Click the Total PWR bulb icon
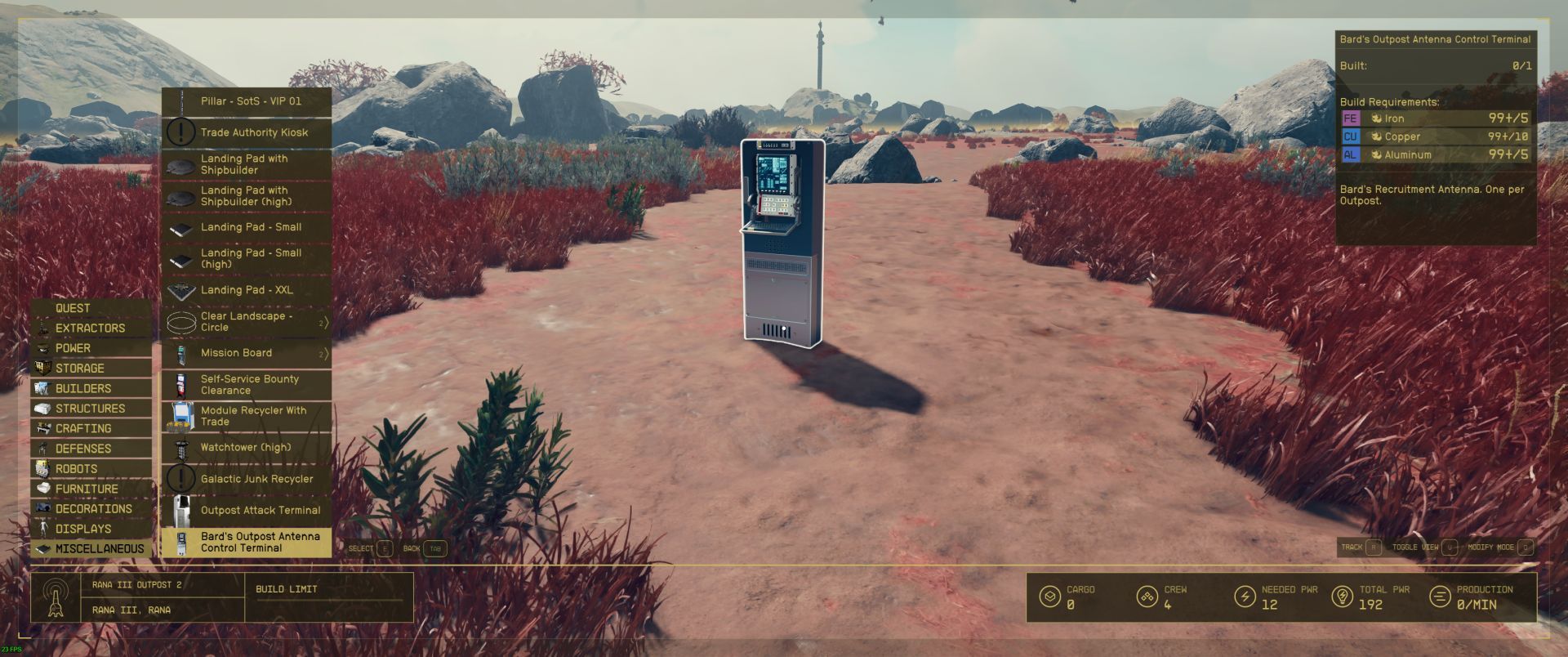1568x657 pixels. click(x=1344, y=597)
